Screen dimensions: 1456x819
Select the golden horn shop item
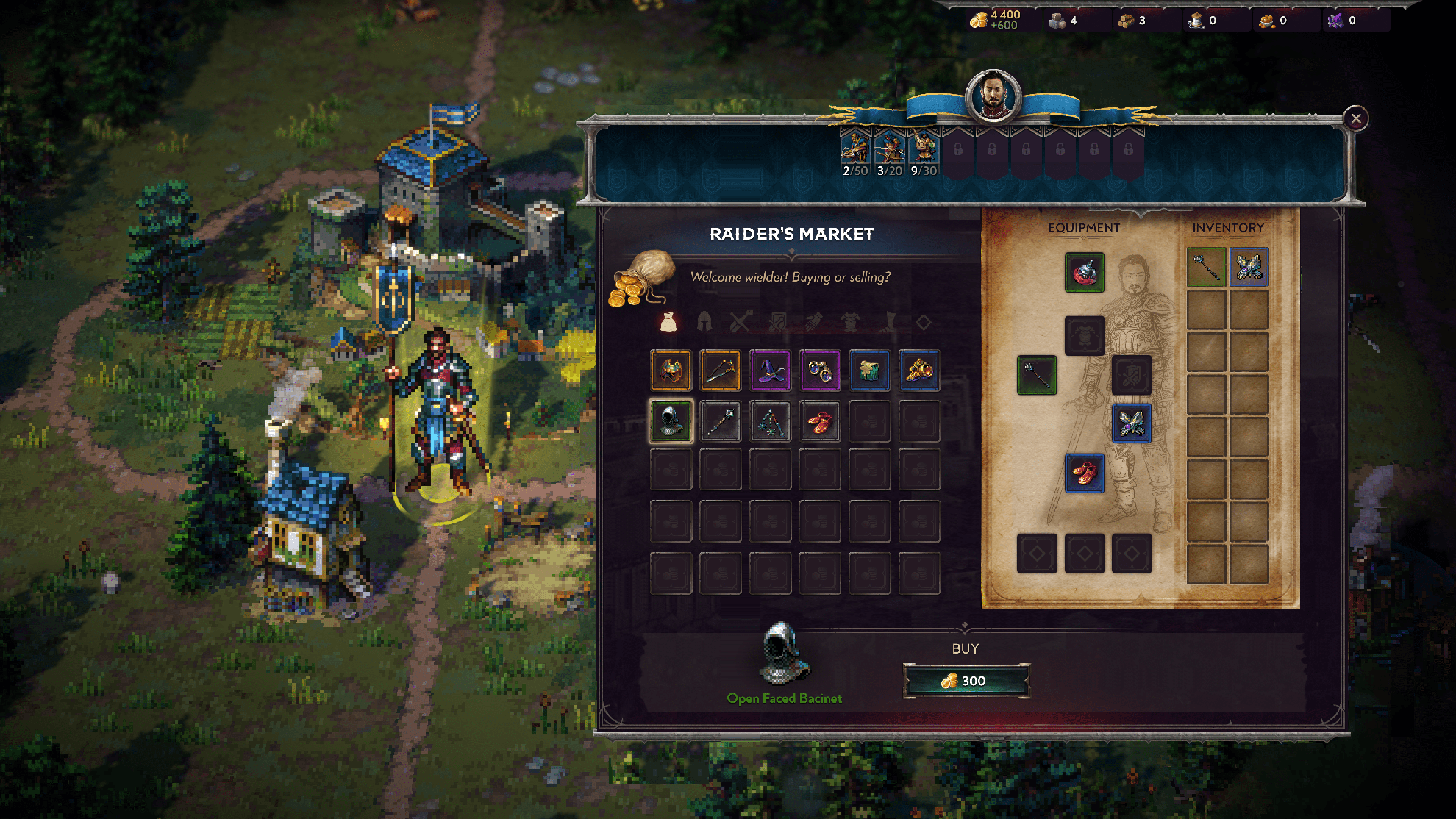919,370
